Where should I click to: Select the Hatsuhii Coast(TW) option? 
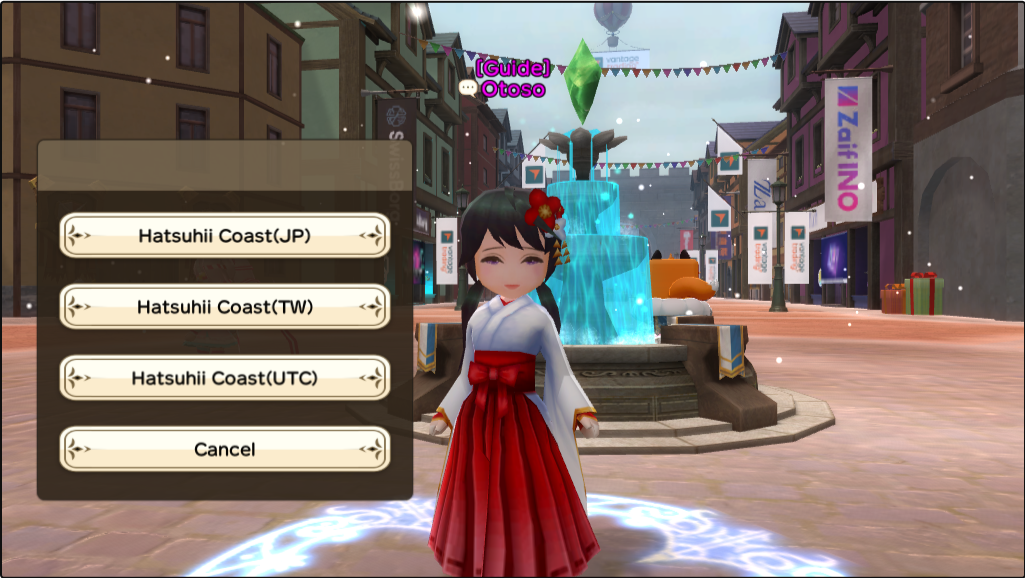click(x=224, y=307)
